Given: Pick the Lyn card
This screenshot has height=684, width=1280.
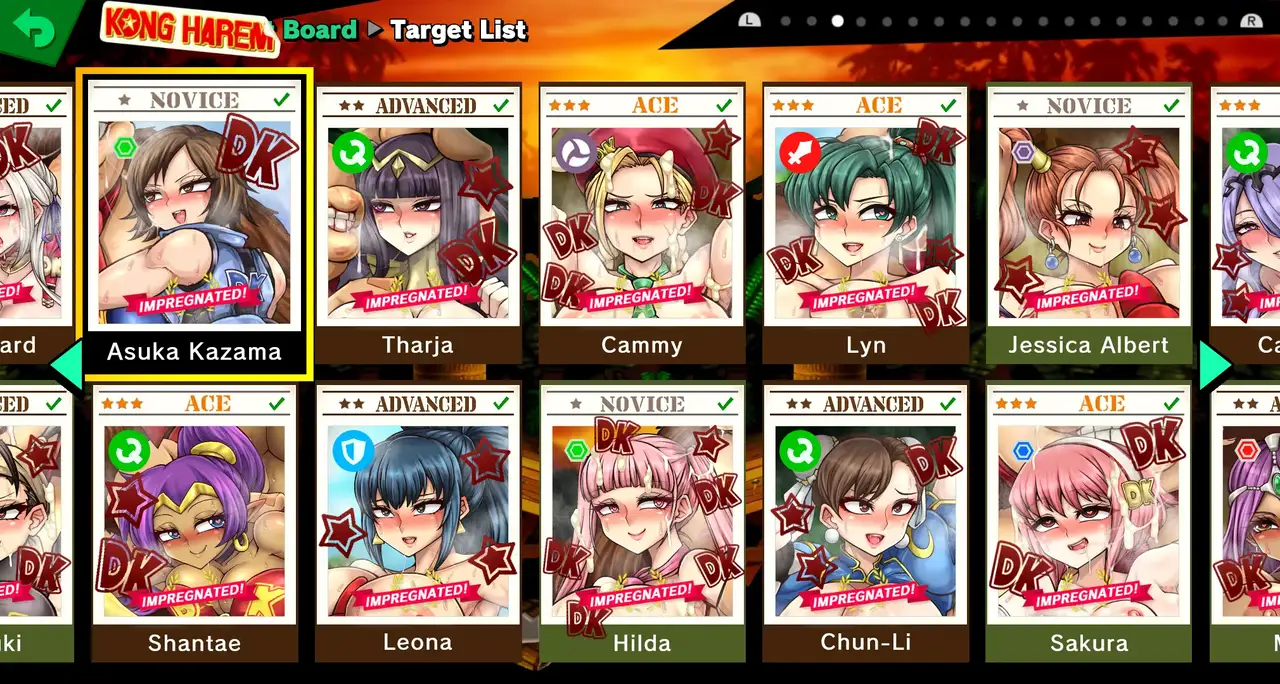Looking at the screenshot, I should point(865,225).
